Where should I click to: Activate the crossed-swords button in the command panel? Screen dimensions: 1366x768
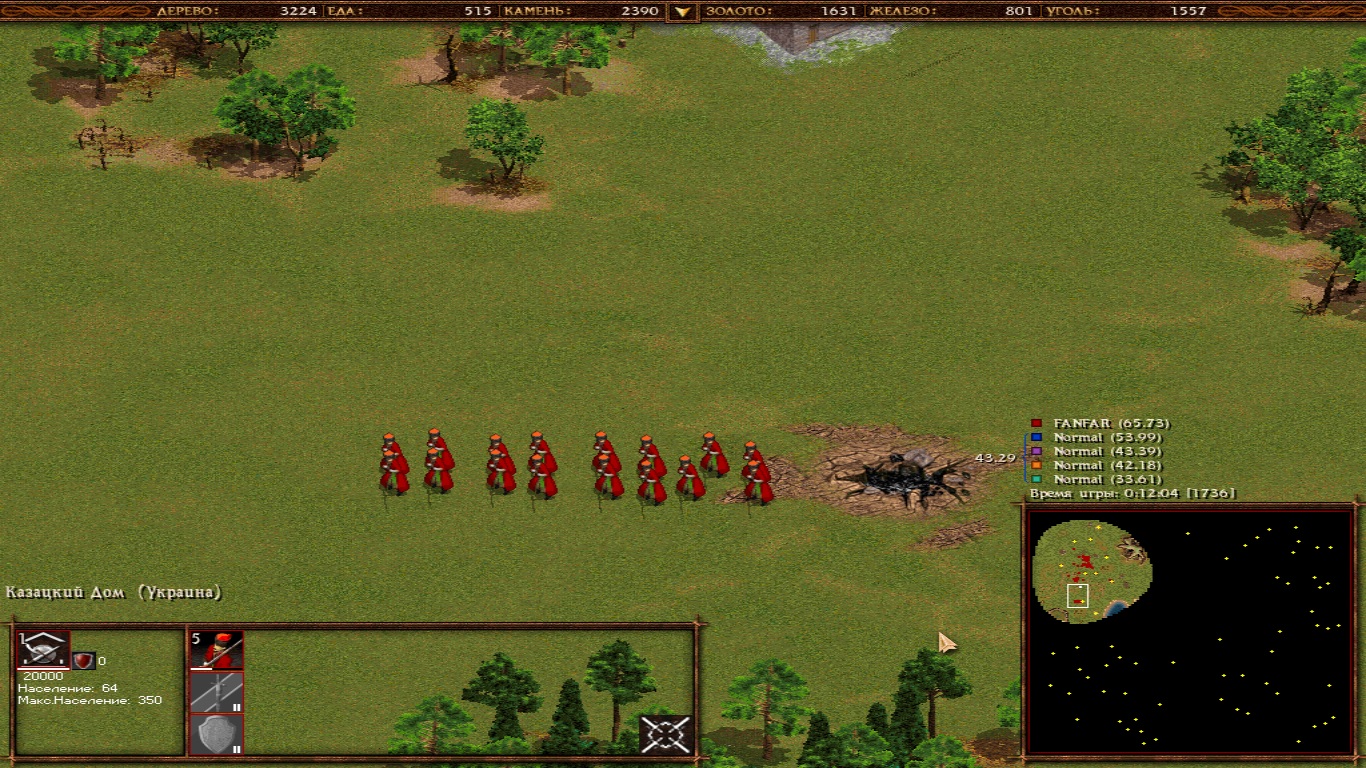point(666,735)
